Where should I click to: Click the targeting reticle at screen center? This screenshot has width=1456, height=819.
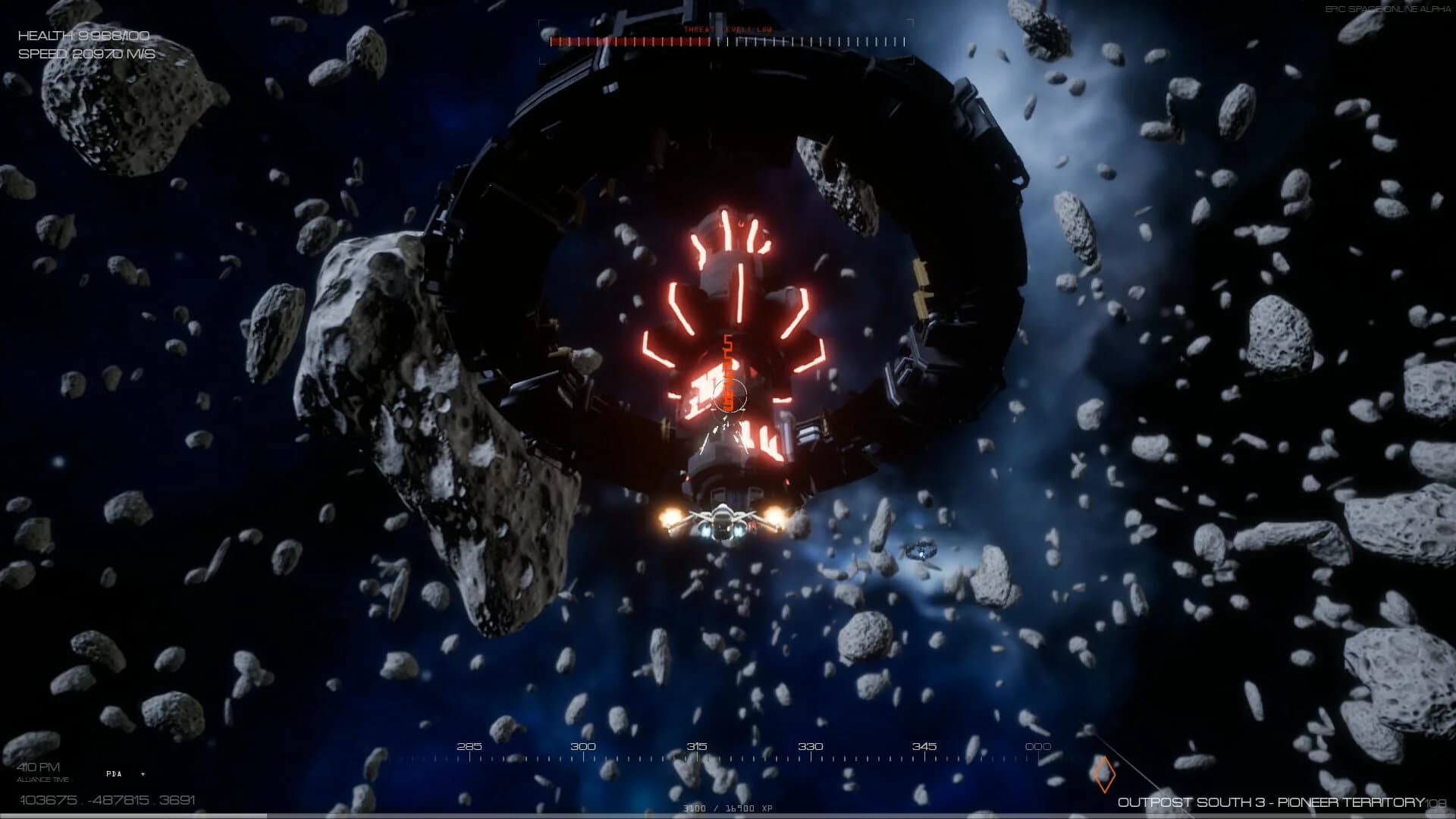[730, 397]
